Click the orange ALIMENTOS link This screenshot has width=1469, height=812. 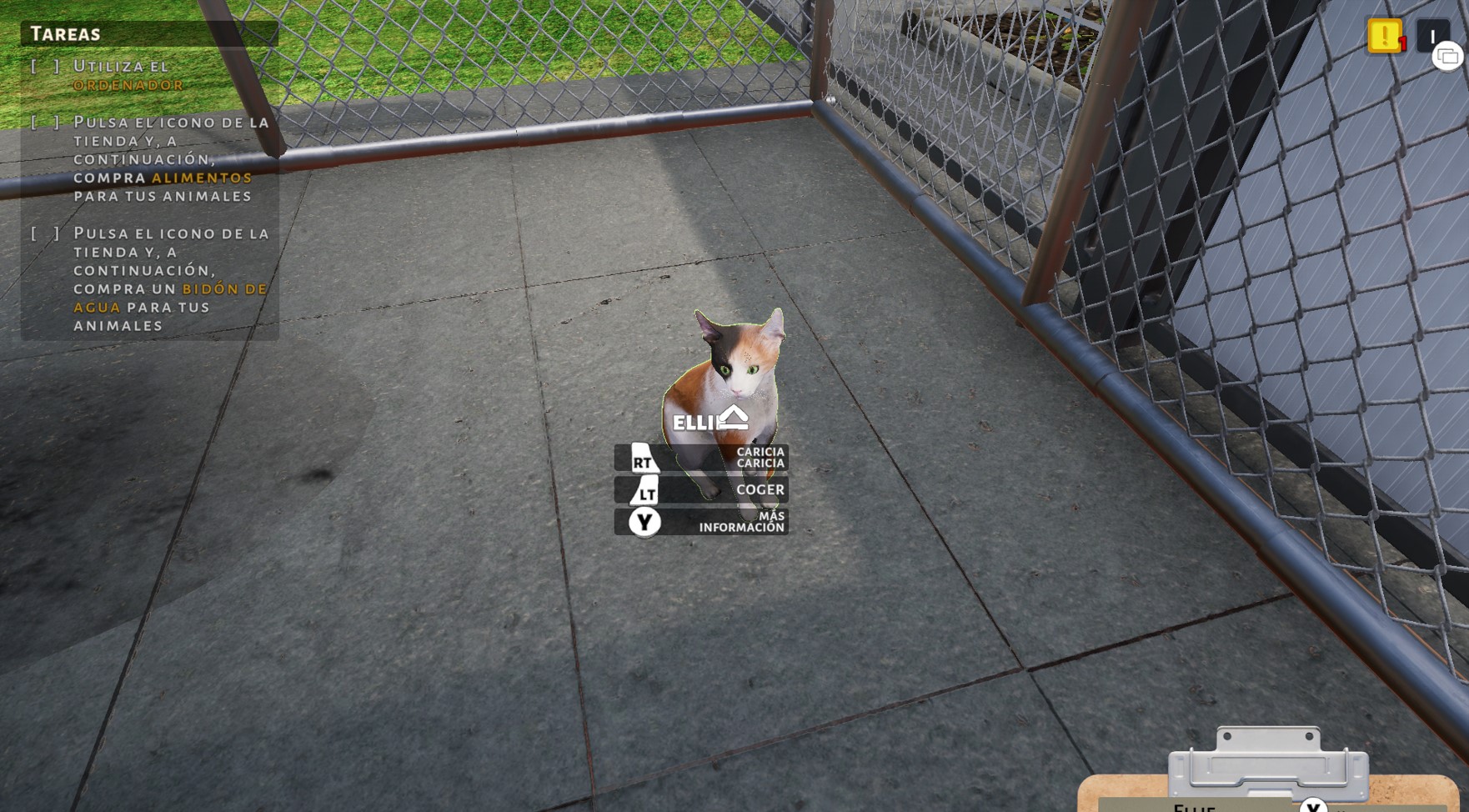click(x=202, y=177)
